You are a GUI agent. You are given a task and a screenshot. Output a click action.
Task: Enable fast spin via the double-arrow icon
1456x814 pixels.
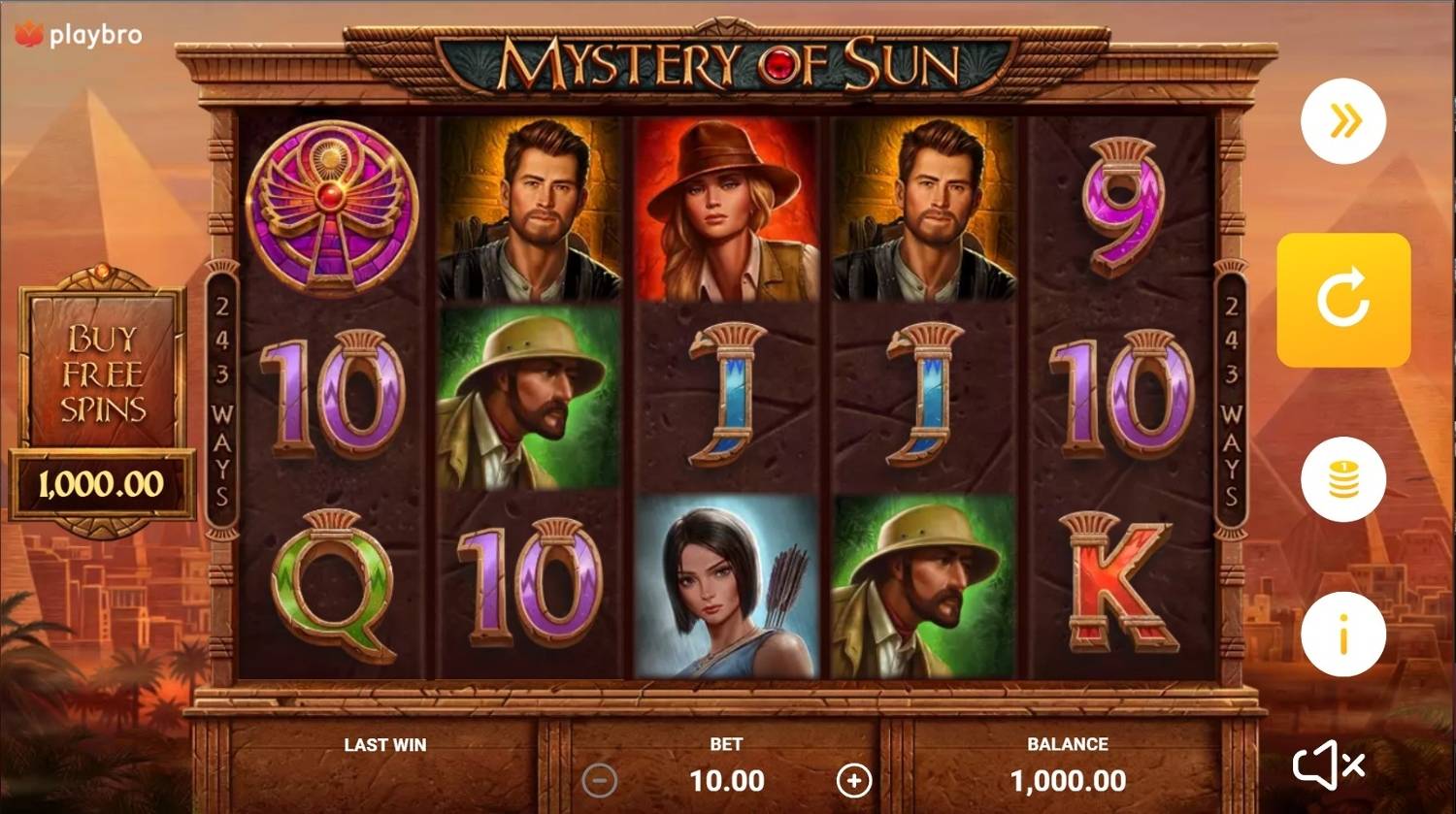tap(1344, 121)
